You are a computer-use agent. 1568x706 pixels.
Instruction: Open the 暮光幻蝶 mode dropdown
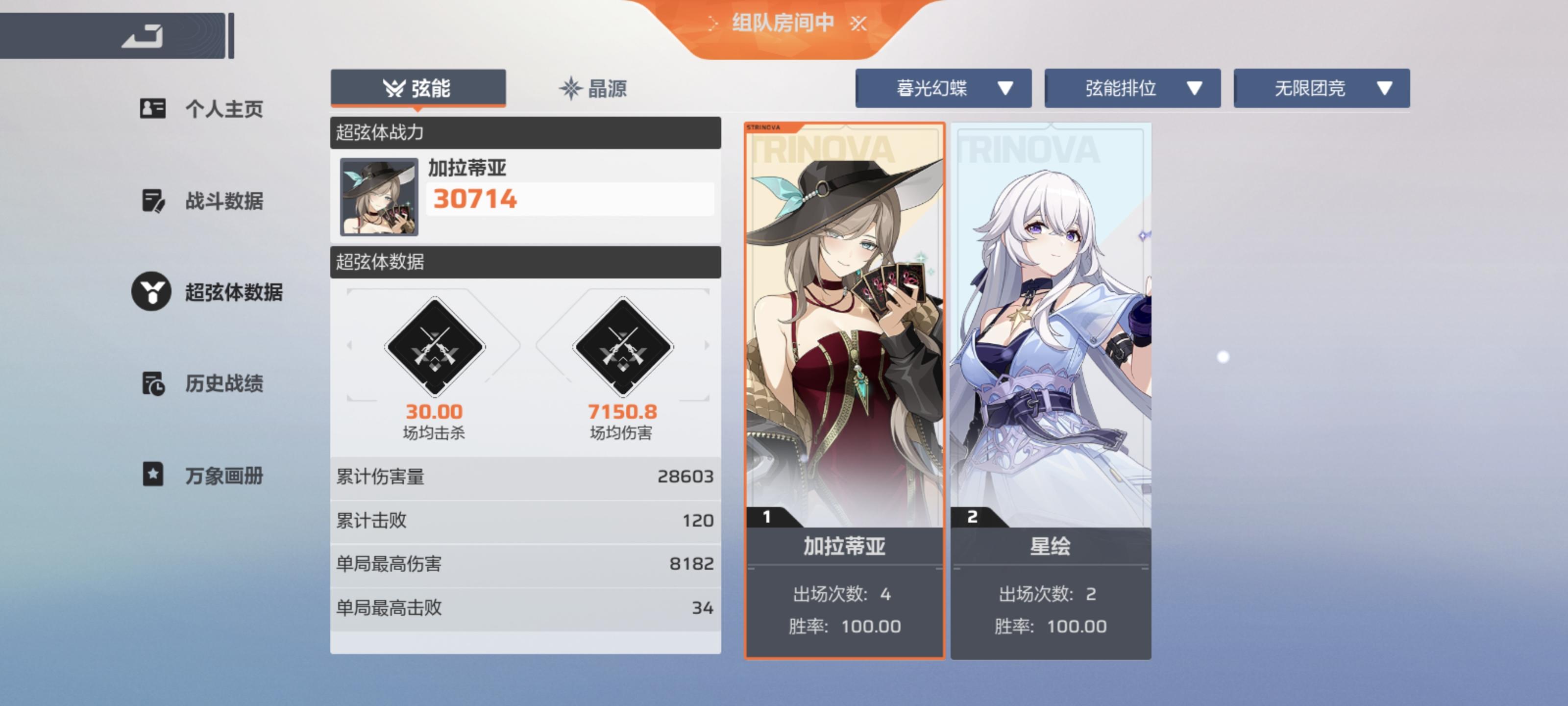point(943,88)
